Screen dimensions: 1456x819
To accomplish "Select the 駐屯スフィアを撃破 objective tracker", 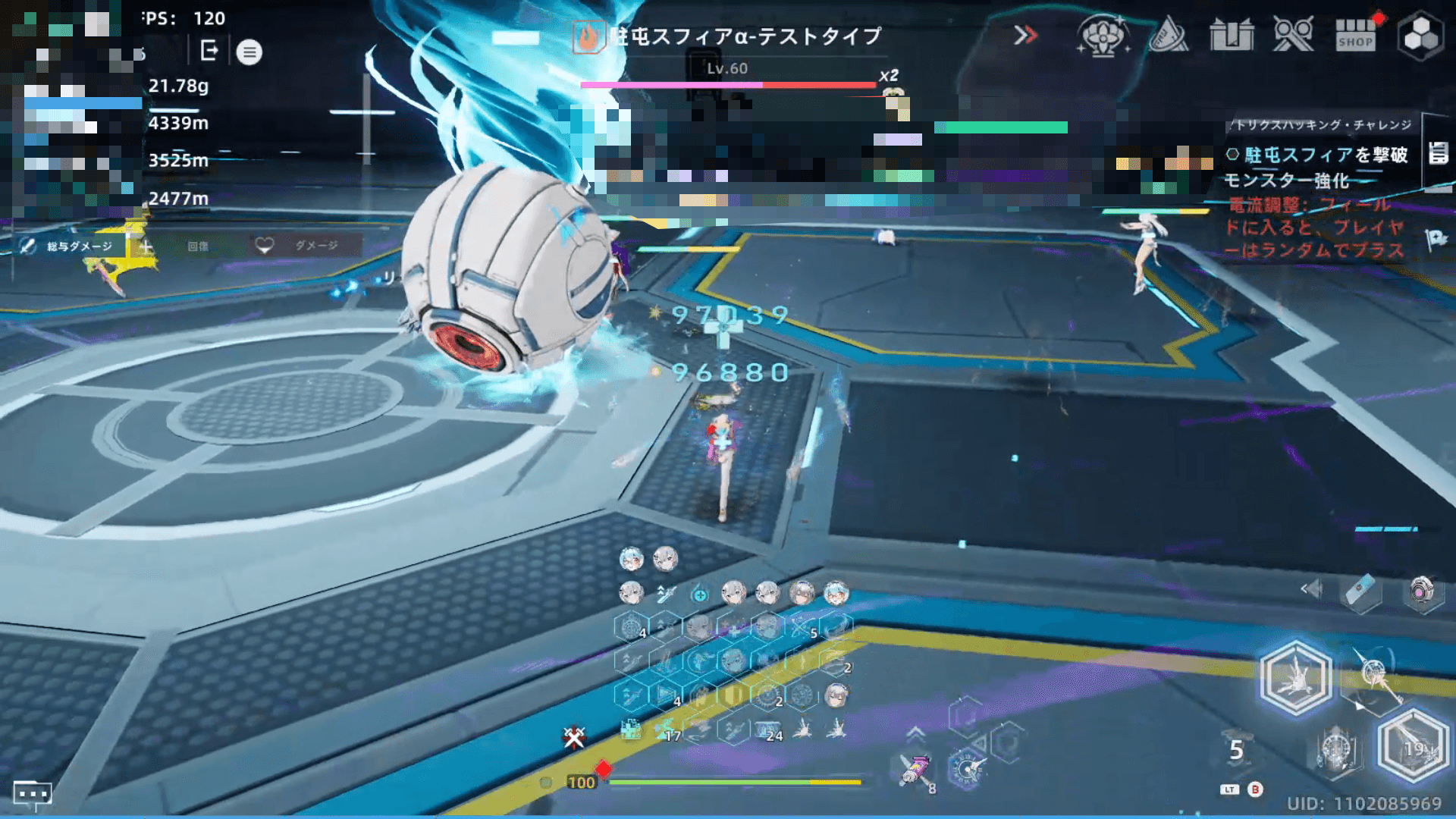I will pyautogui.click(x=1318, y=155).
